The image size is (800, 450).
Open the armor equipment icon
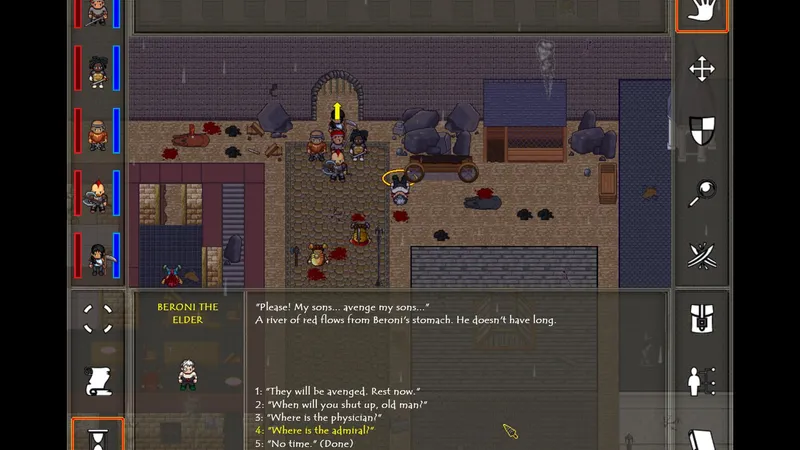(x=701, y=320)
